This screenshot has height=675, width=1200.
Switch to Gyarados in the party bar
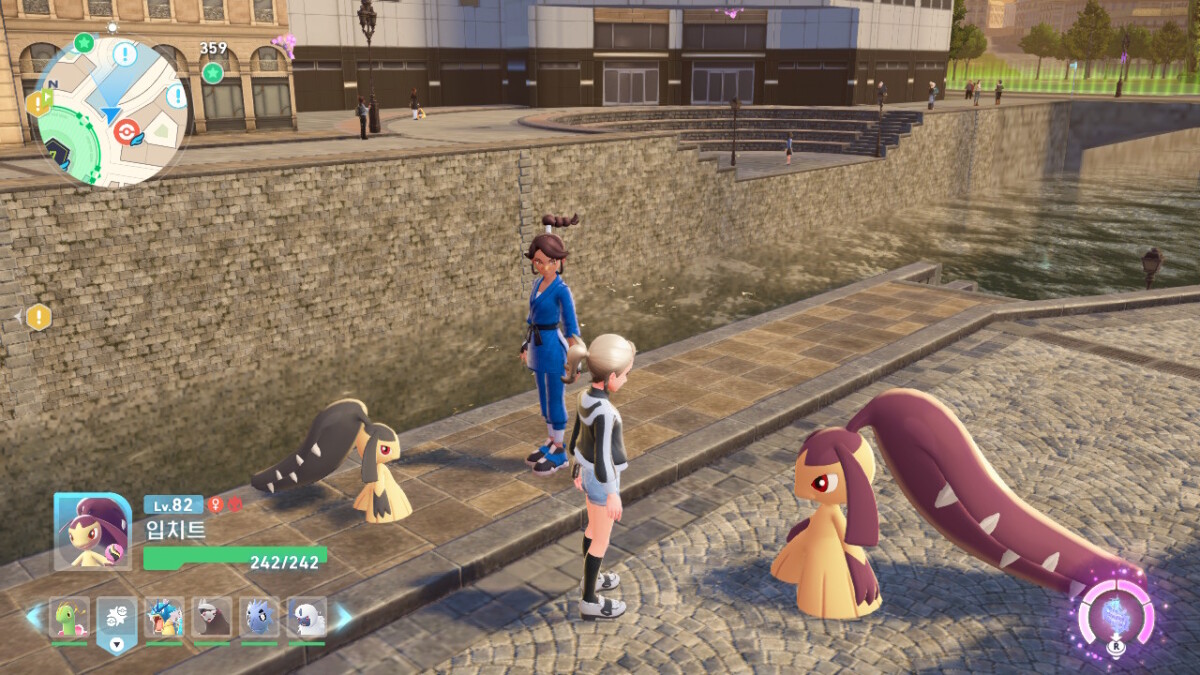(x=164, y=618)
